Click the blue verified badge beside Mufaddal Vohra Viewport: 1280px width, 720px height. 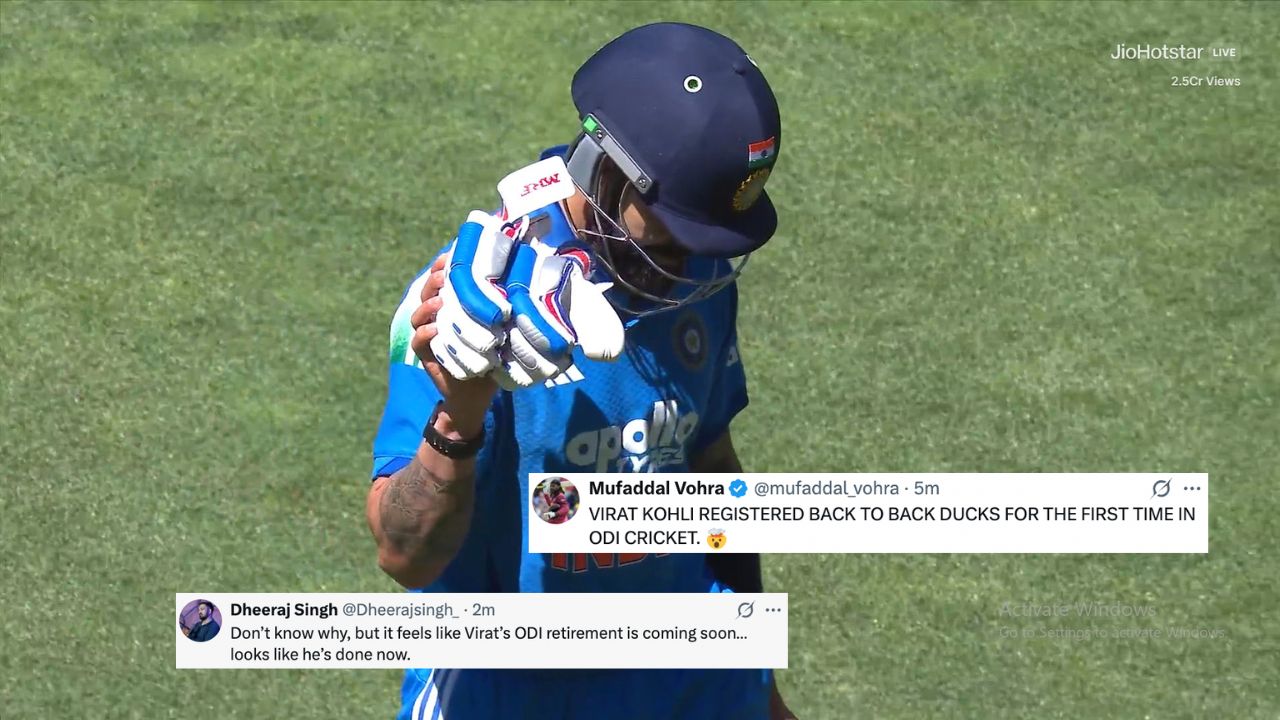(x=738, y=488)
